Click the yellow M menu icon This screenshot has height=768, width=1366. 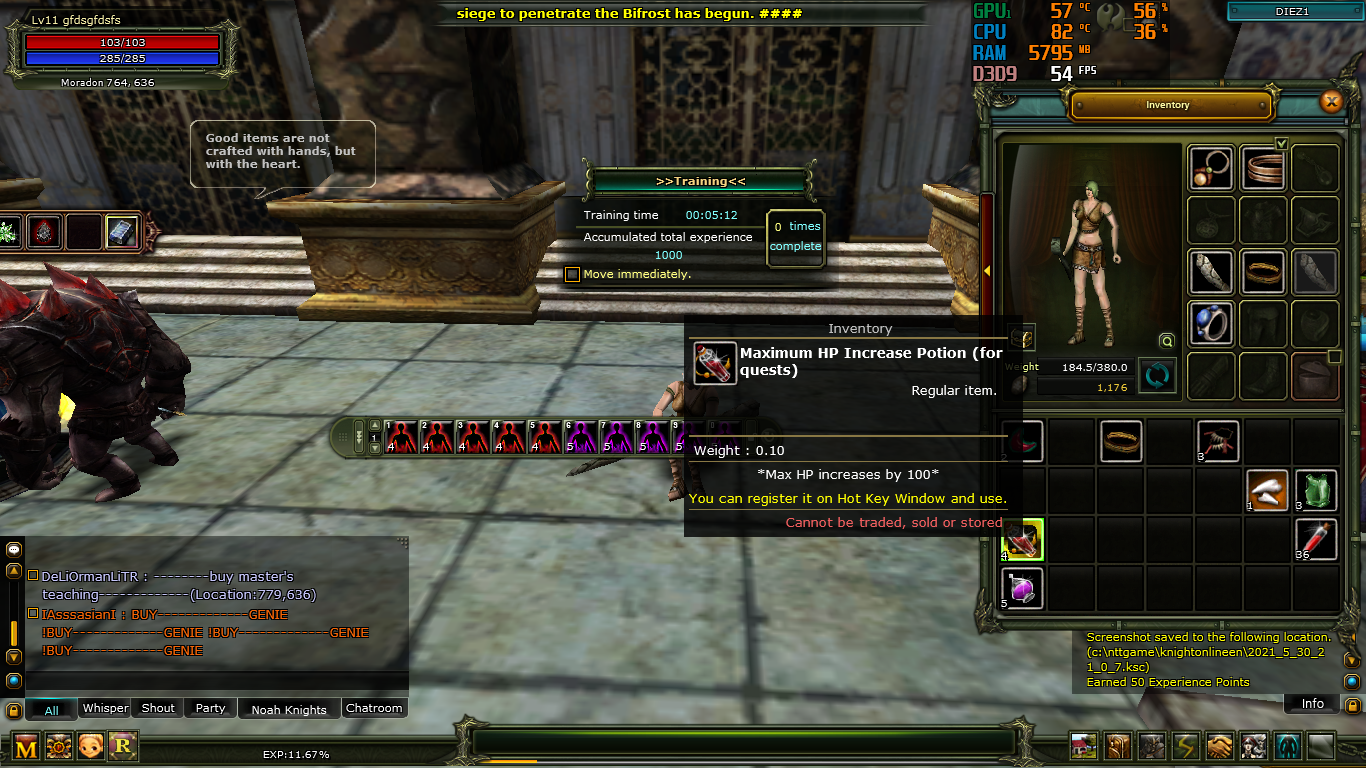[26, 746]
